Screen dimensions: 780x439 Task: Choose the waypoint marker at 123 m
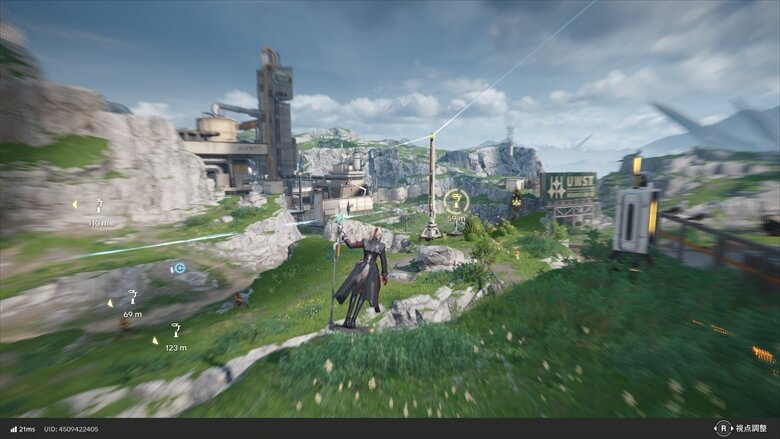(176, 330)
